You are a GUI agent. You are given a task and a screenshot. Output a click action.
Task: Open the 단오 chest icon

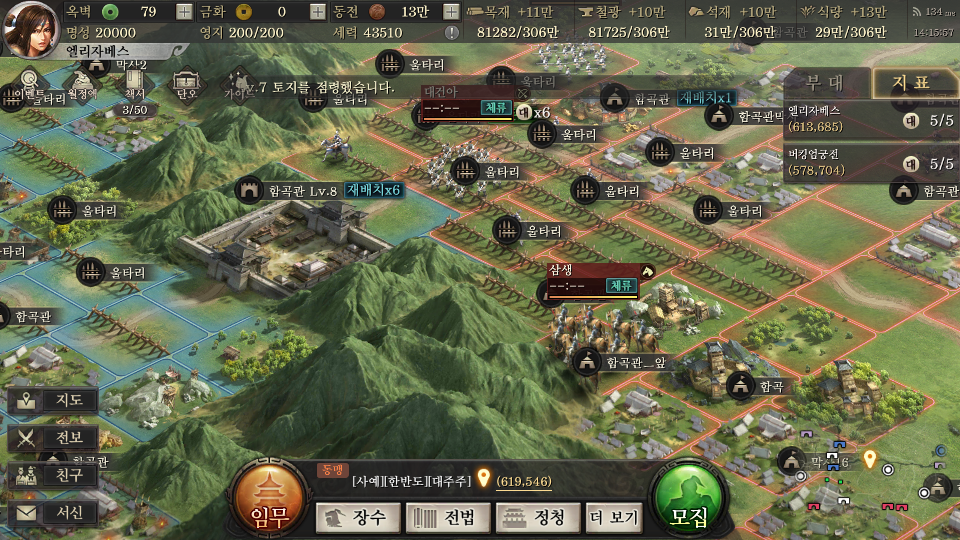click(x=186, y=84)
